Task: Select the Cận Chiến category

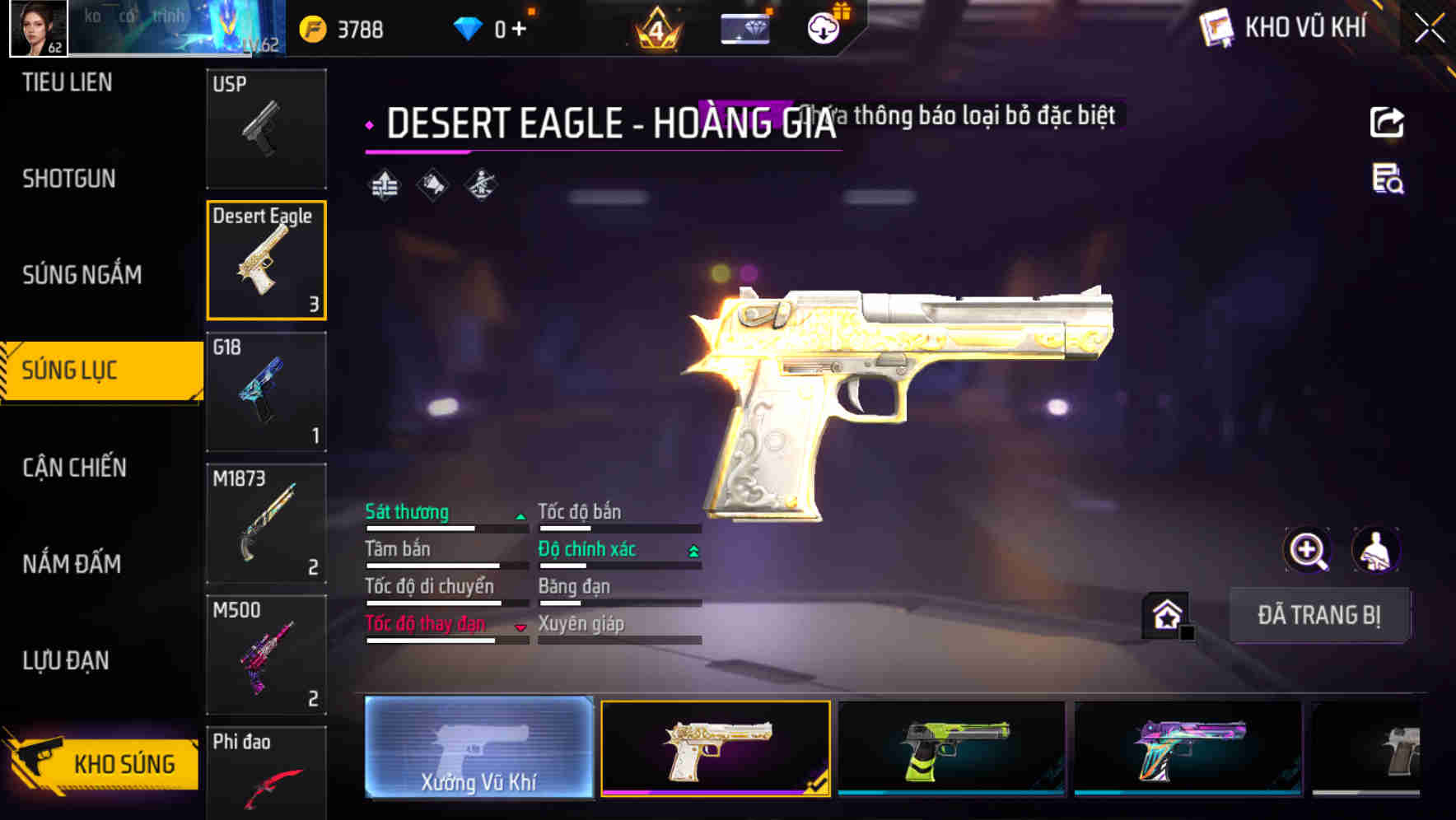Action: 74,468
